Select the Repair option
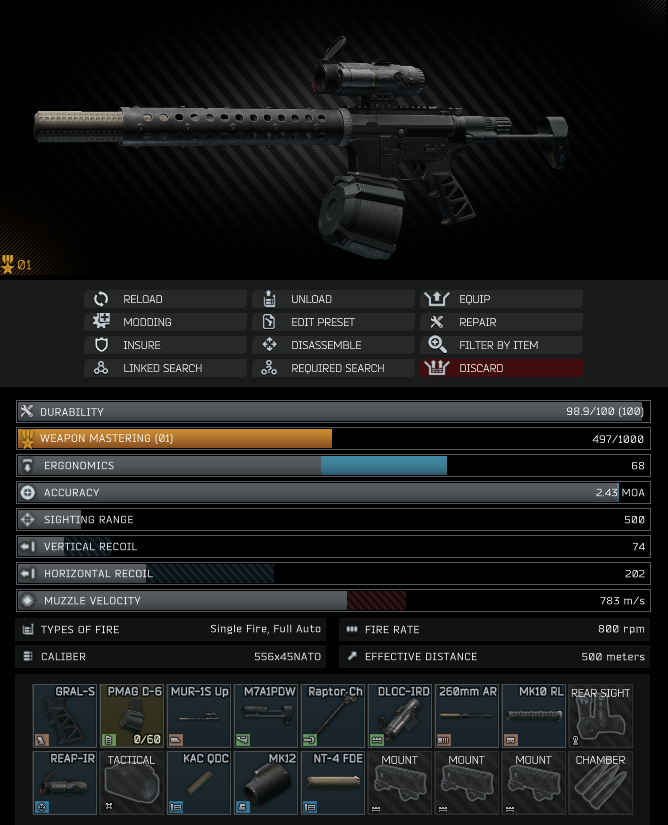The width and height of the screenshot is (668, 825). point(501,322)
